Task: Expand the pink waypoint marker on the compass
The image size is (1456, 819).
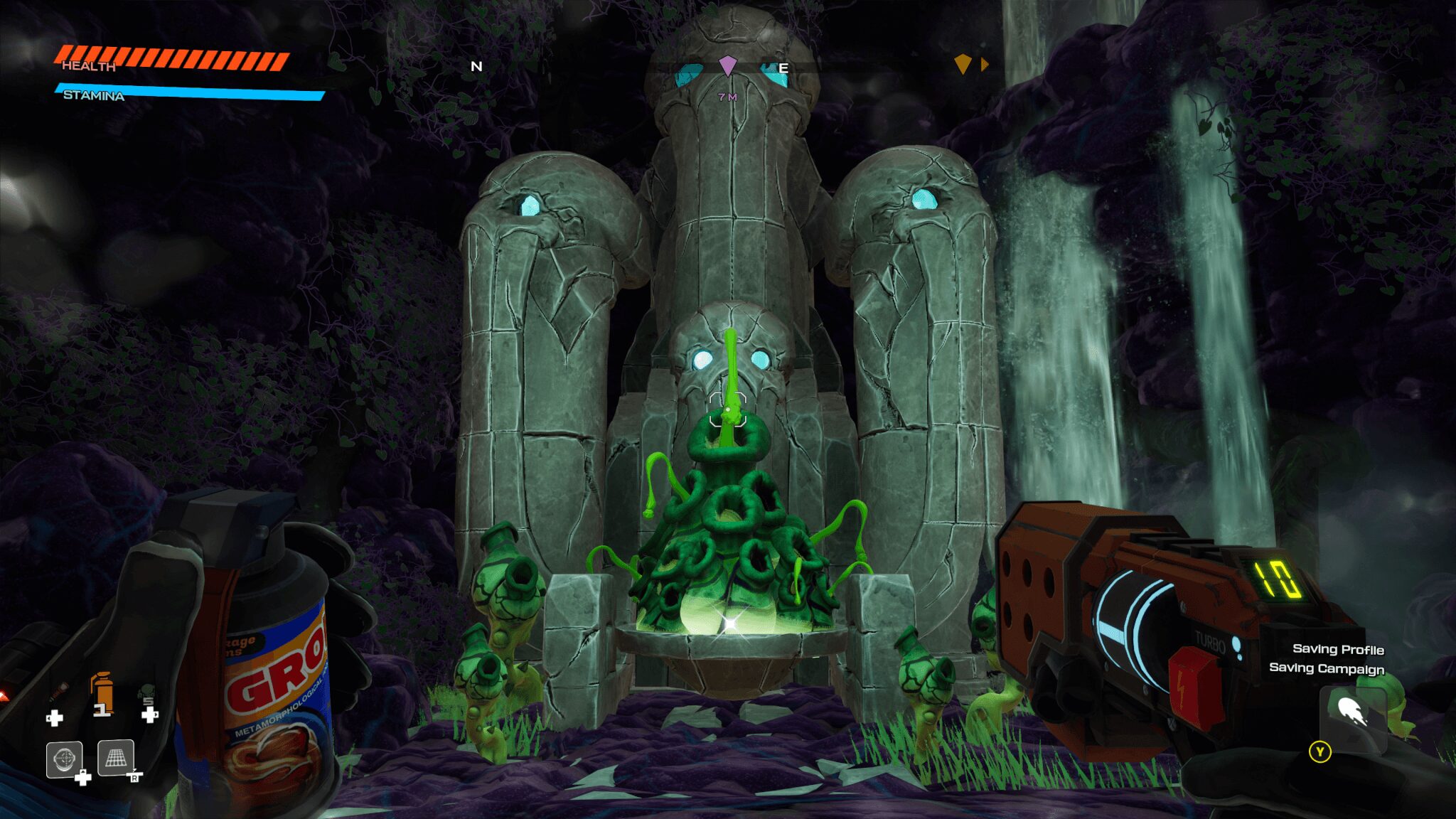Action: tap(727, 65)
